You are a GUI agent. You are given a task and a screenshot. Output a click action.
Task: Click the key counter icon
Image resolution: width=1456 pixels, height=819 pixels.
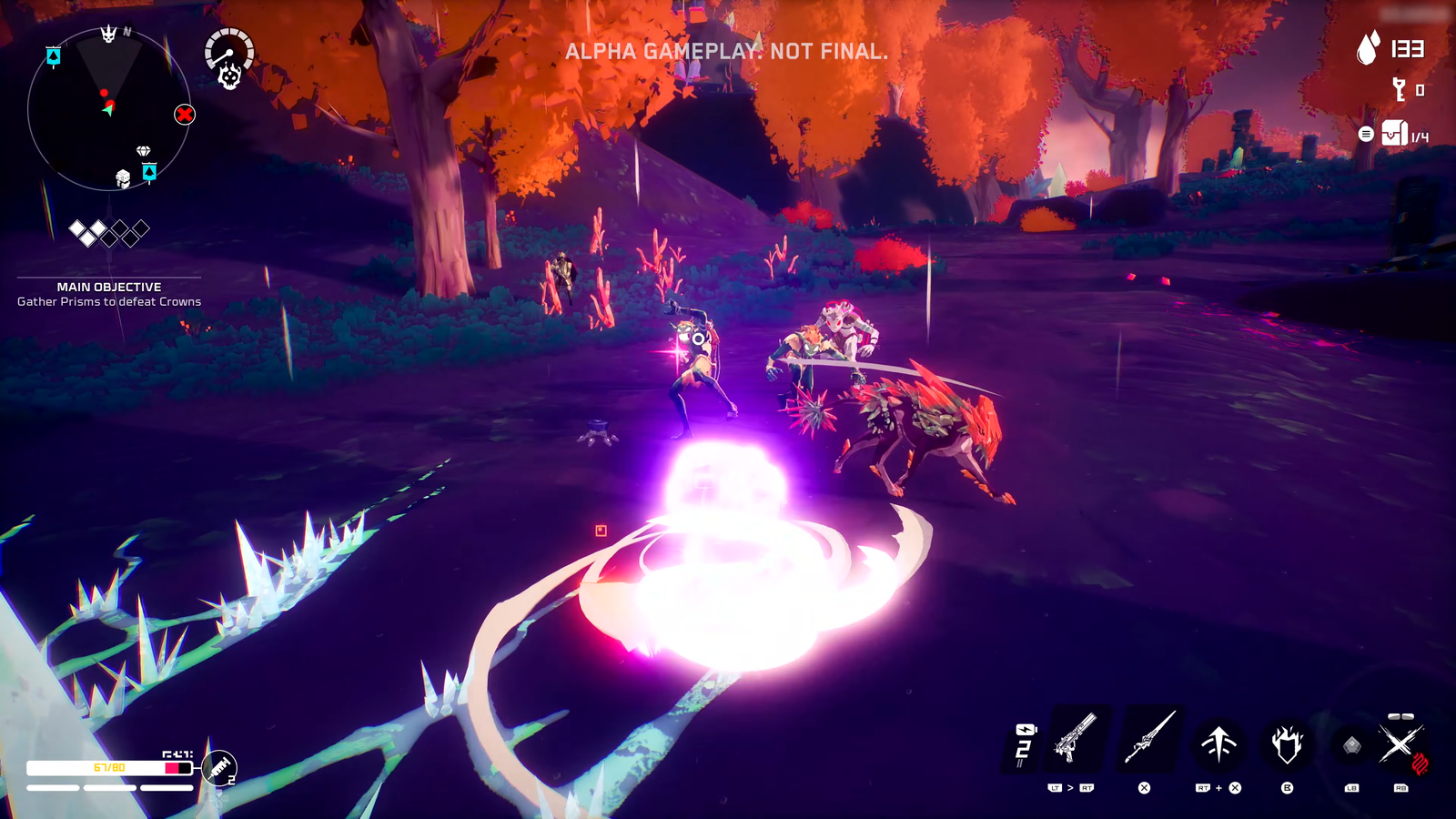[x=1399, y=91]
